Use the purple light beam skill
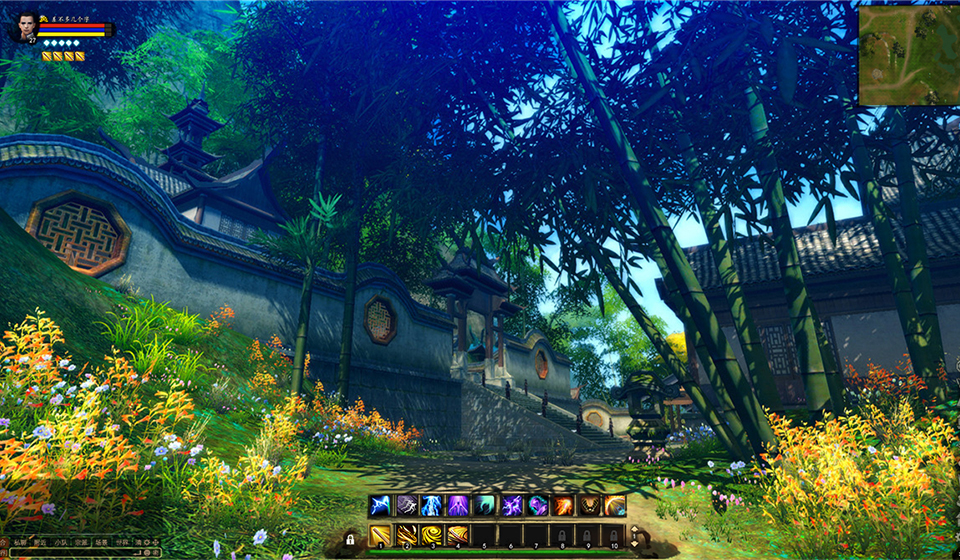This screenshot has height=560, width=960. point(458,505)
